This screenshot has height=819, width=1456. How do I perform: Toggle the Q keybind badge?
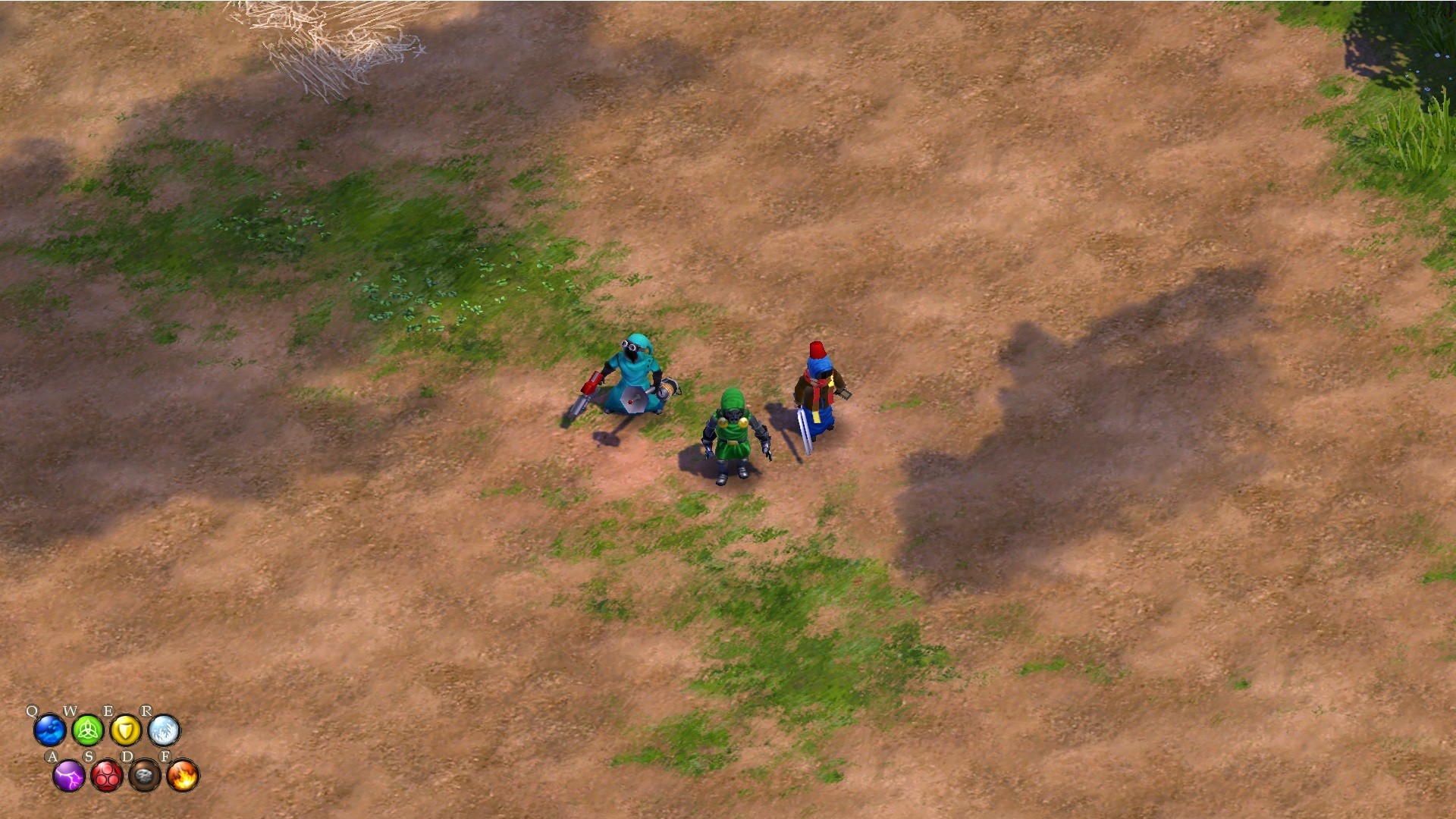pyautogui.click(x=33, y=711)
